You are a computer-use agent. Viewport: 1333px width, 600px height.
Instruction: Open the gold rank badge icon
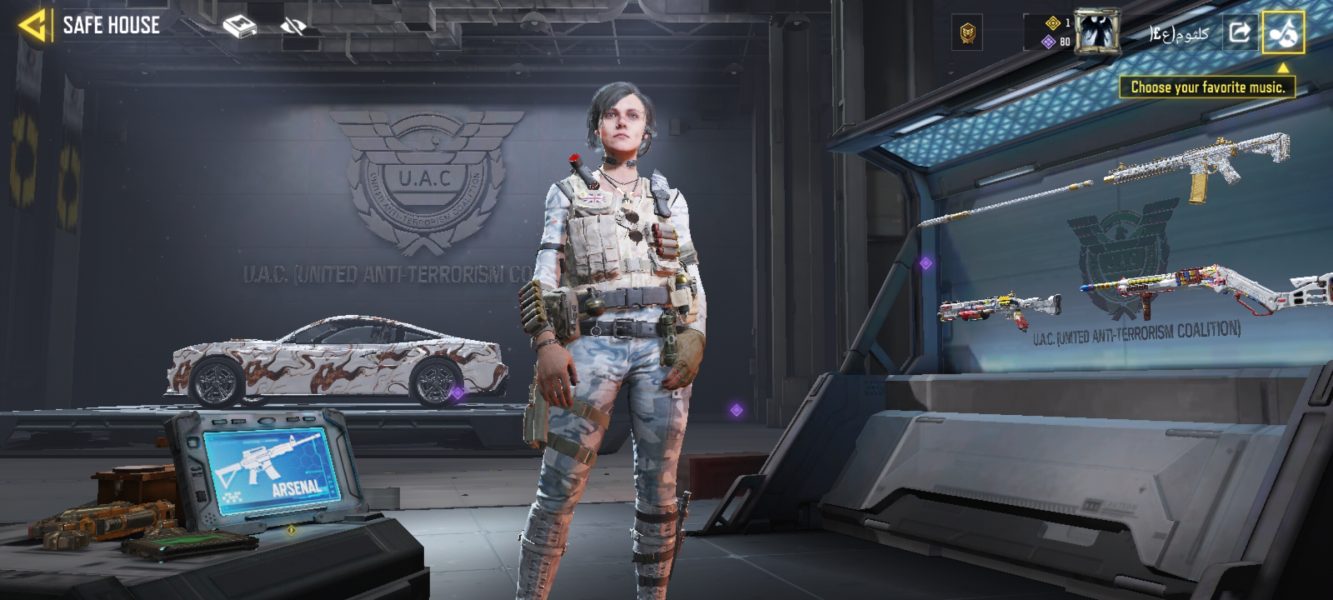(967, 33)
